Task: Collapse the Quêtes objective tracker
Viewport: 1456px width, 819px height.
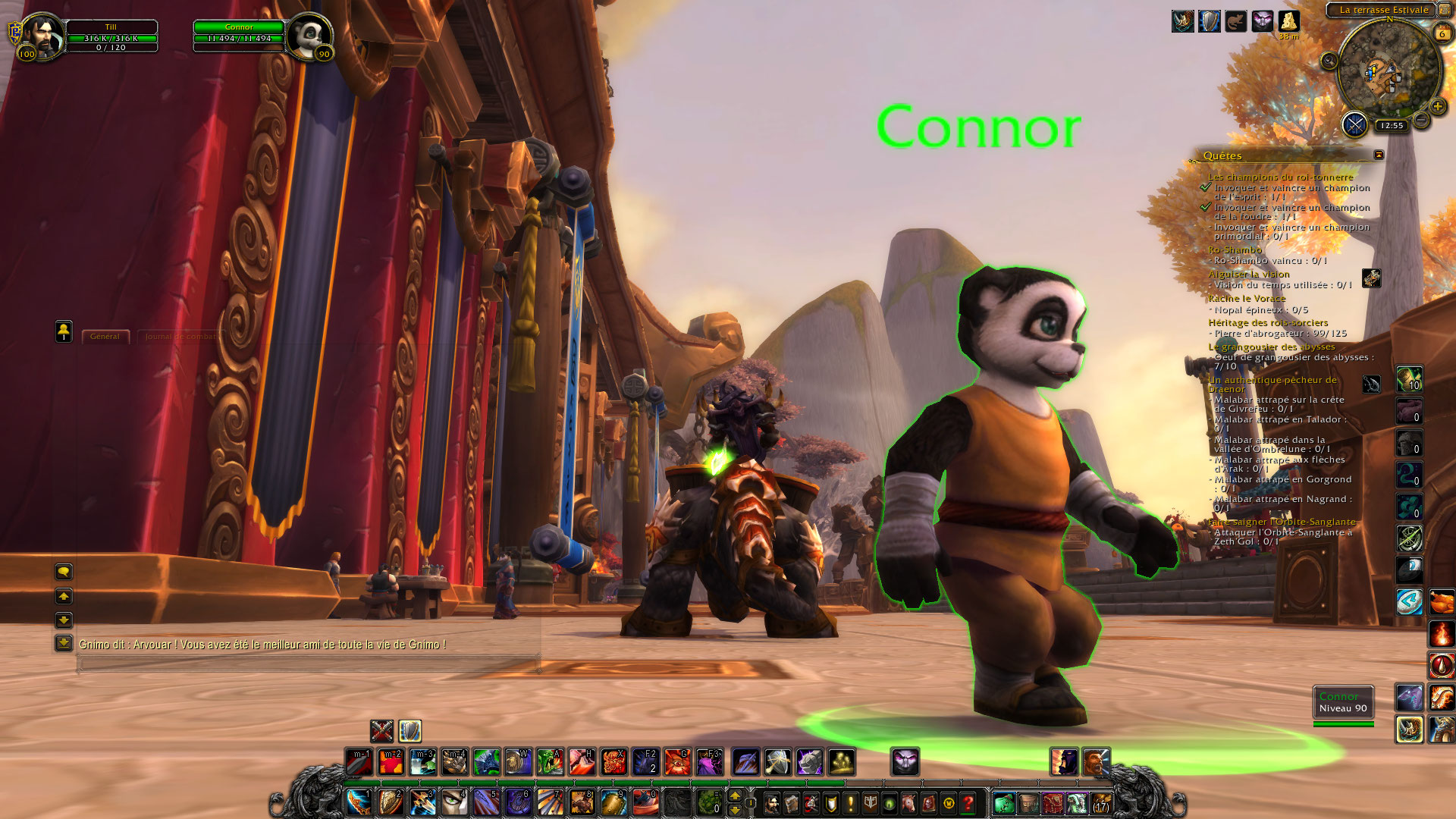Action: tap(1379, 155)
